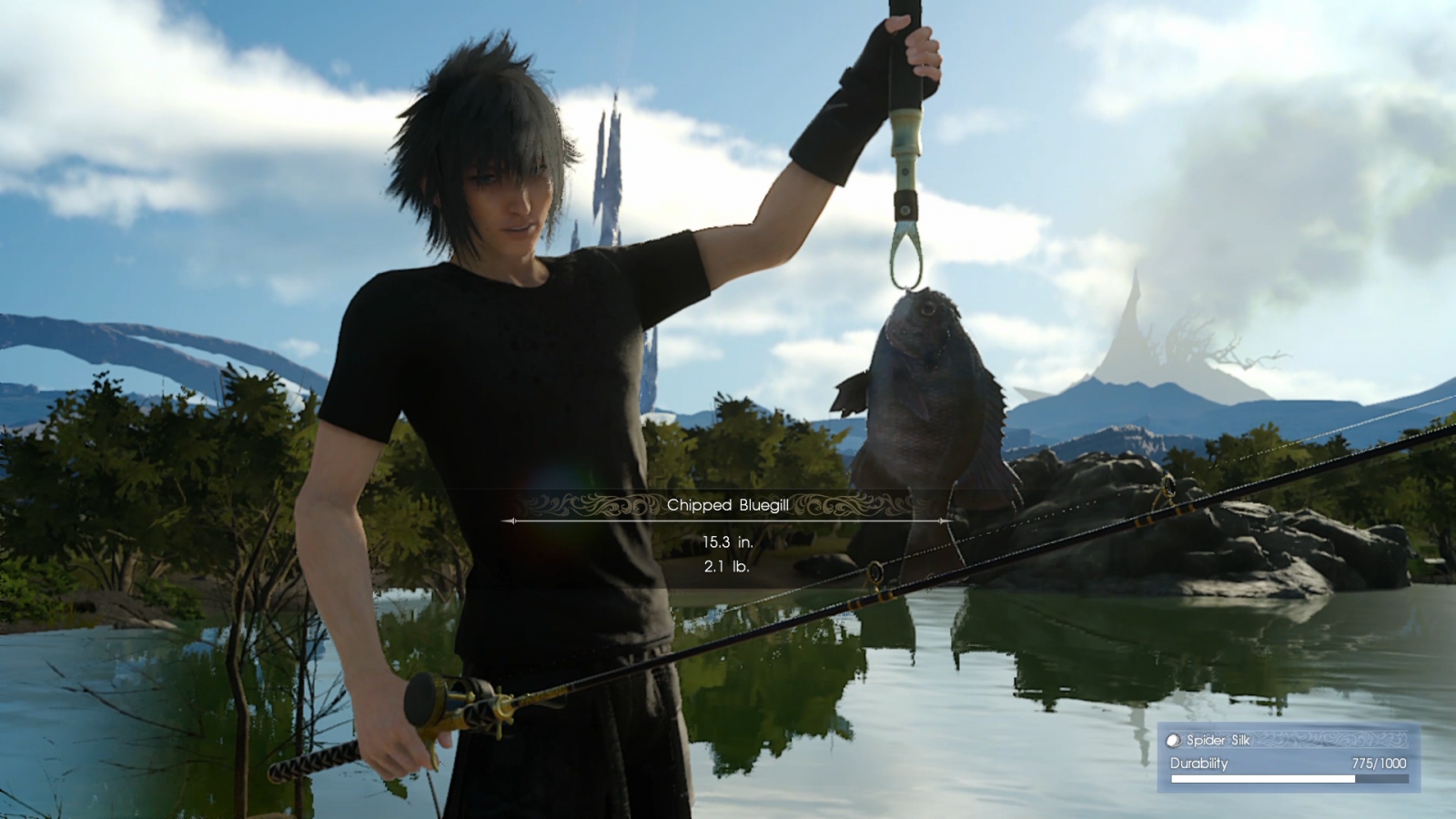Select the Chipped Bluegill name banner
The image size is (1456, 819).
pyautogui.click(x=727, y=504)
